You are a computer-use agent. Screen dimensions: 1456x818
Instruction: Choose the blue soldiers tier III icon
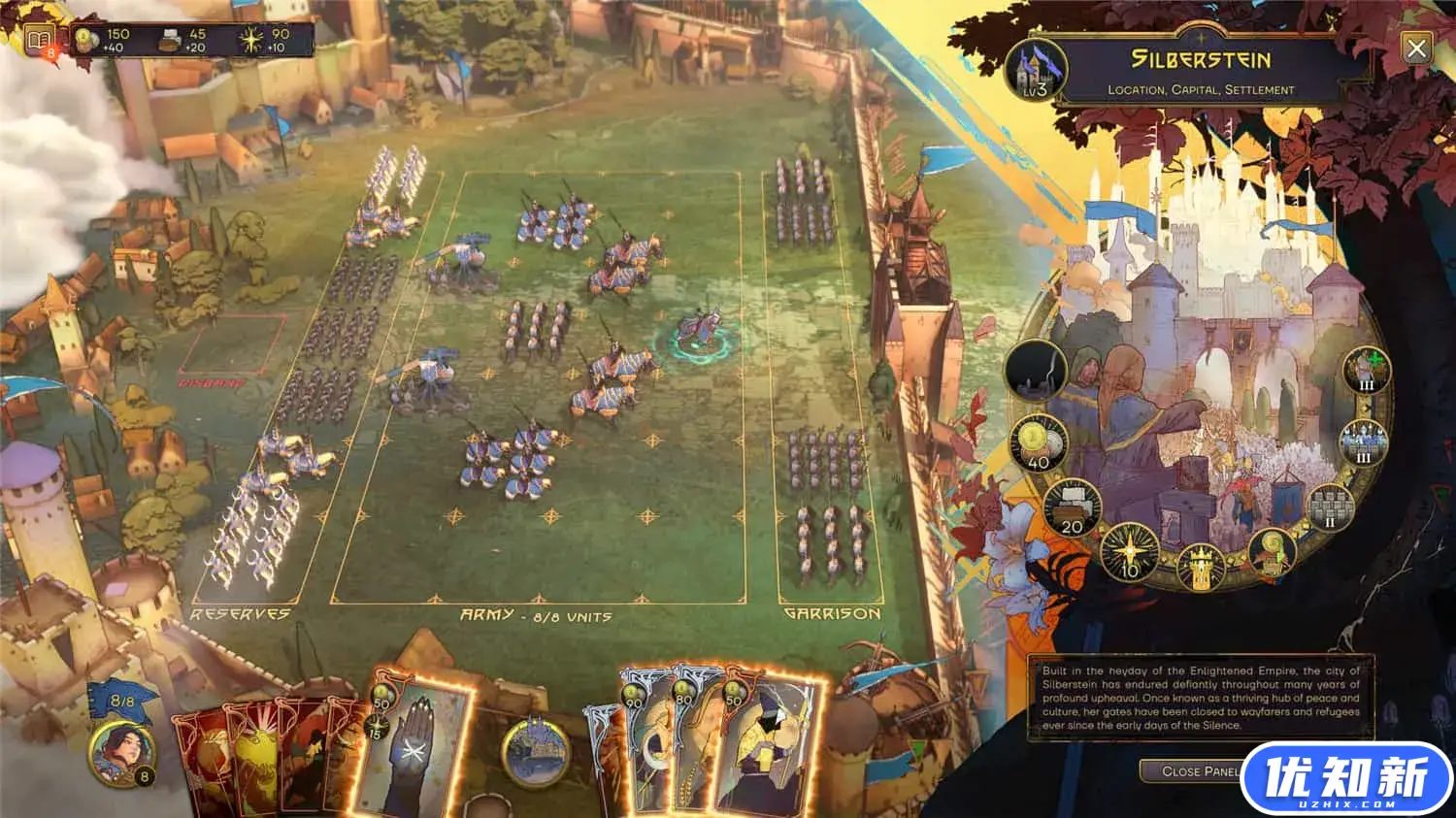tap(1363, 442)
